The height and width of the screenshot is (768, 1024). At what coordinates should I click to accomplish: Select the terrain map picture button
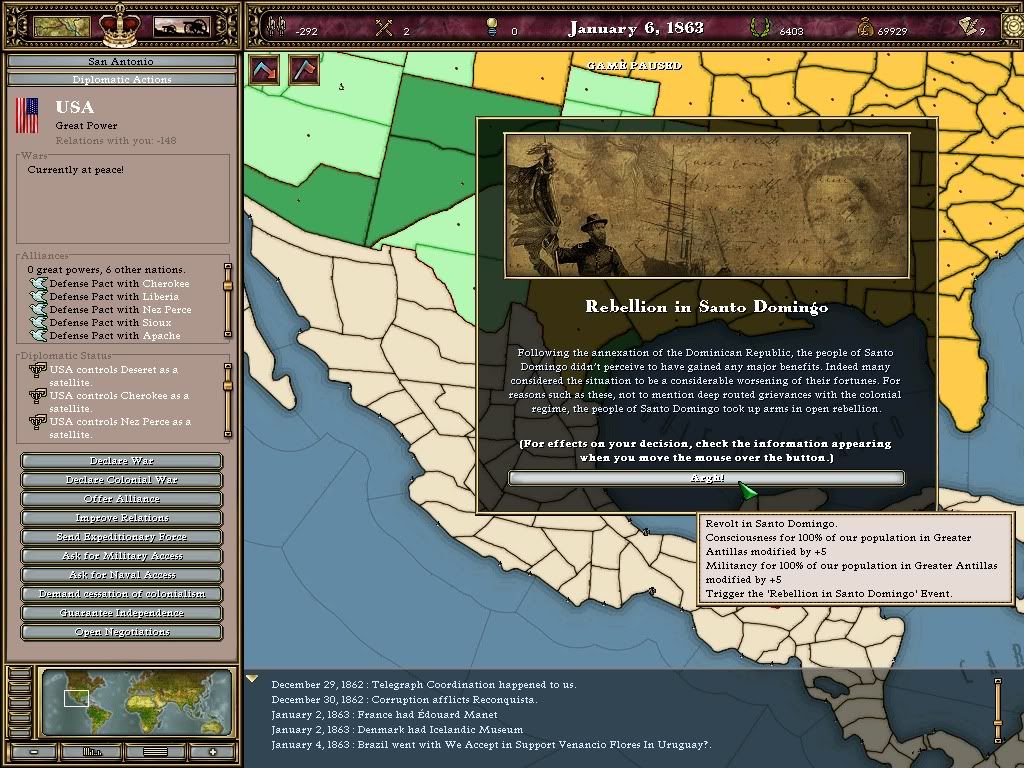(62, 27)
